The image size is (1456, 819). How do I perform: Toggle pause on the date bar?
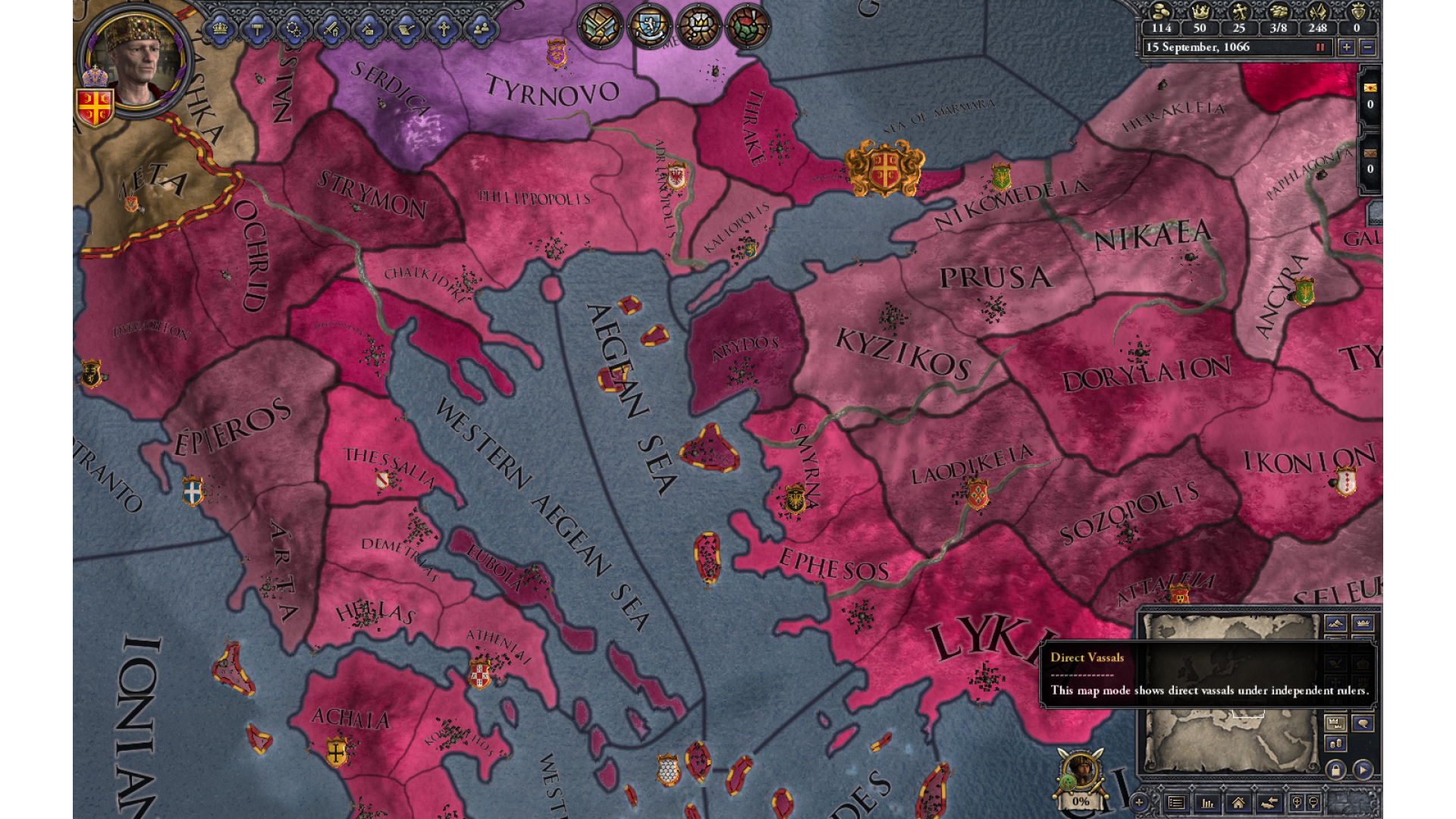point(1320,47)
